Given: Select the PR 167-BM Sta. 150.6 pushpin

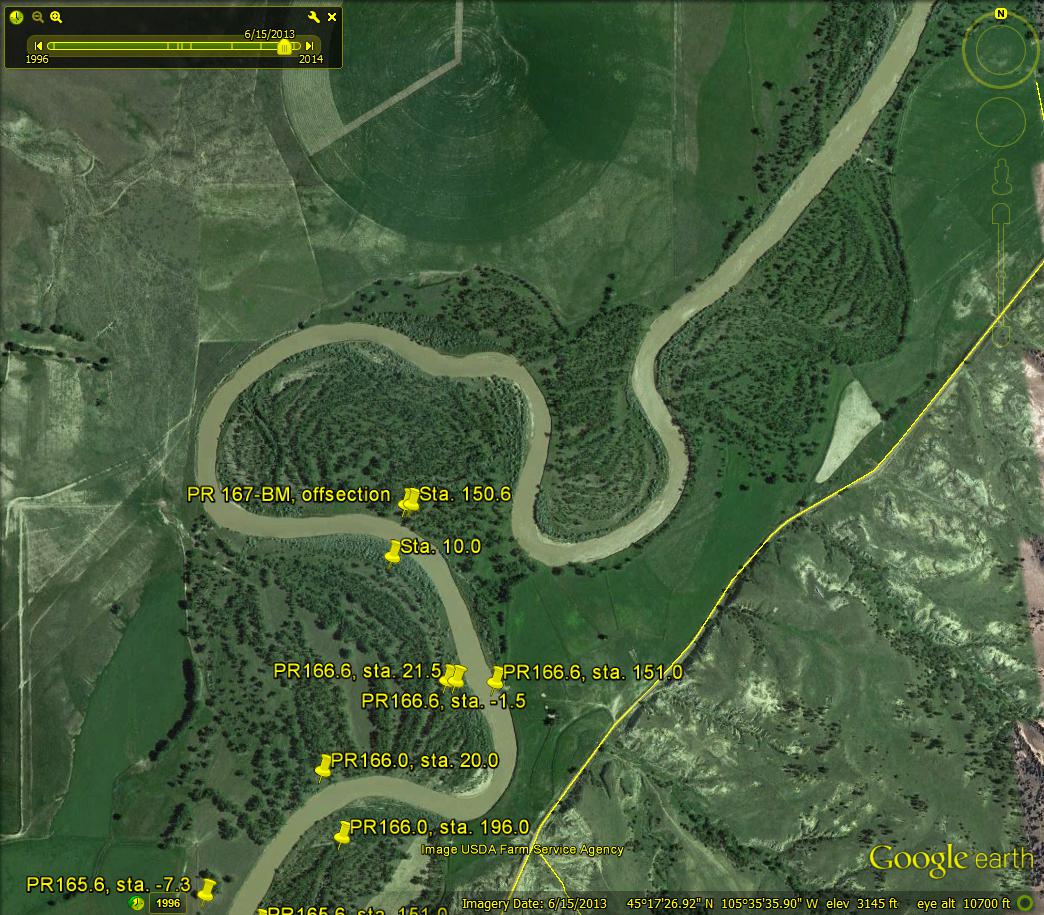Looking at the screenshot, I should click(409, 500).
